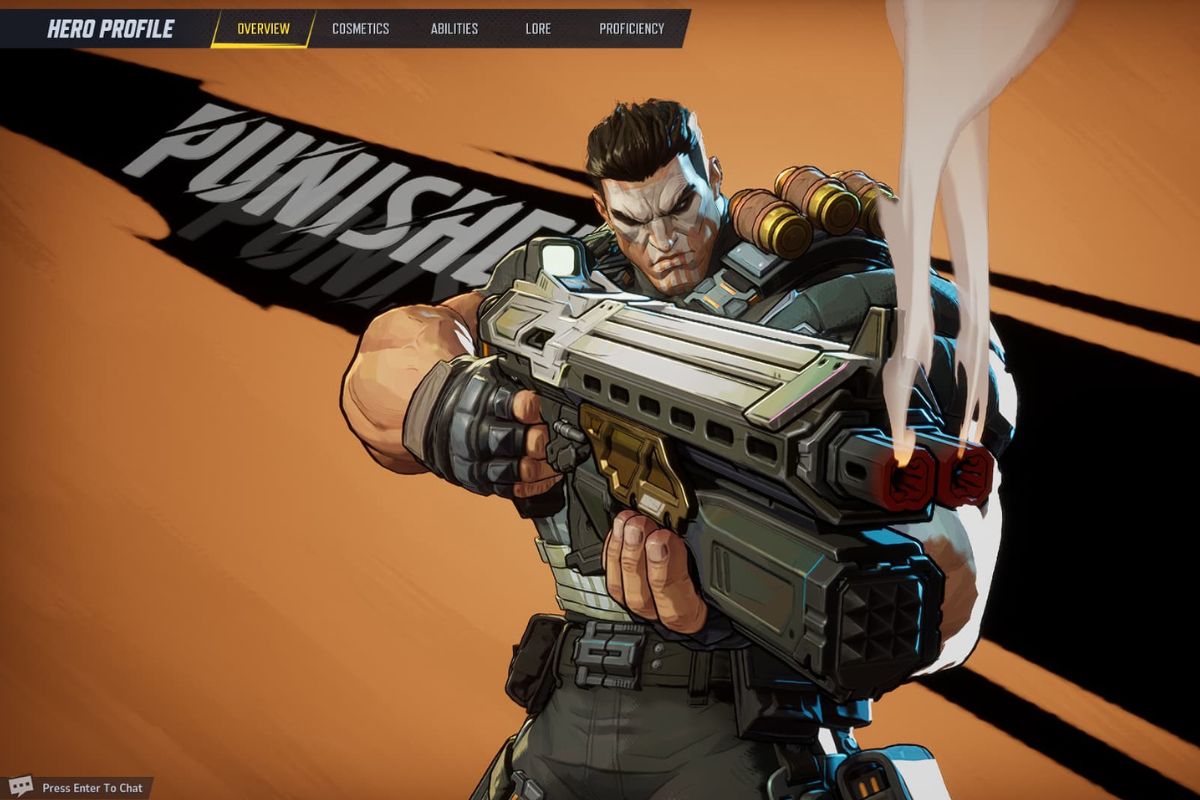This screenshot has width=1200, height=800.
Task: Open the Abilities tab
Action: coord(454,29)
